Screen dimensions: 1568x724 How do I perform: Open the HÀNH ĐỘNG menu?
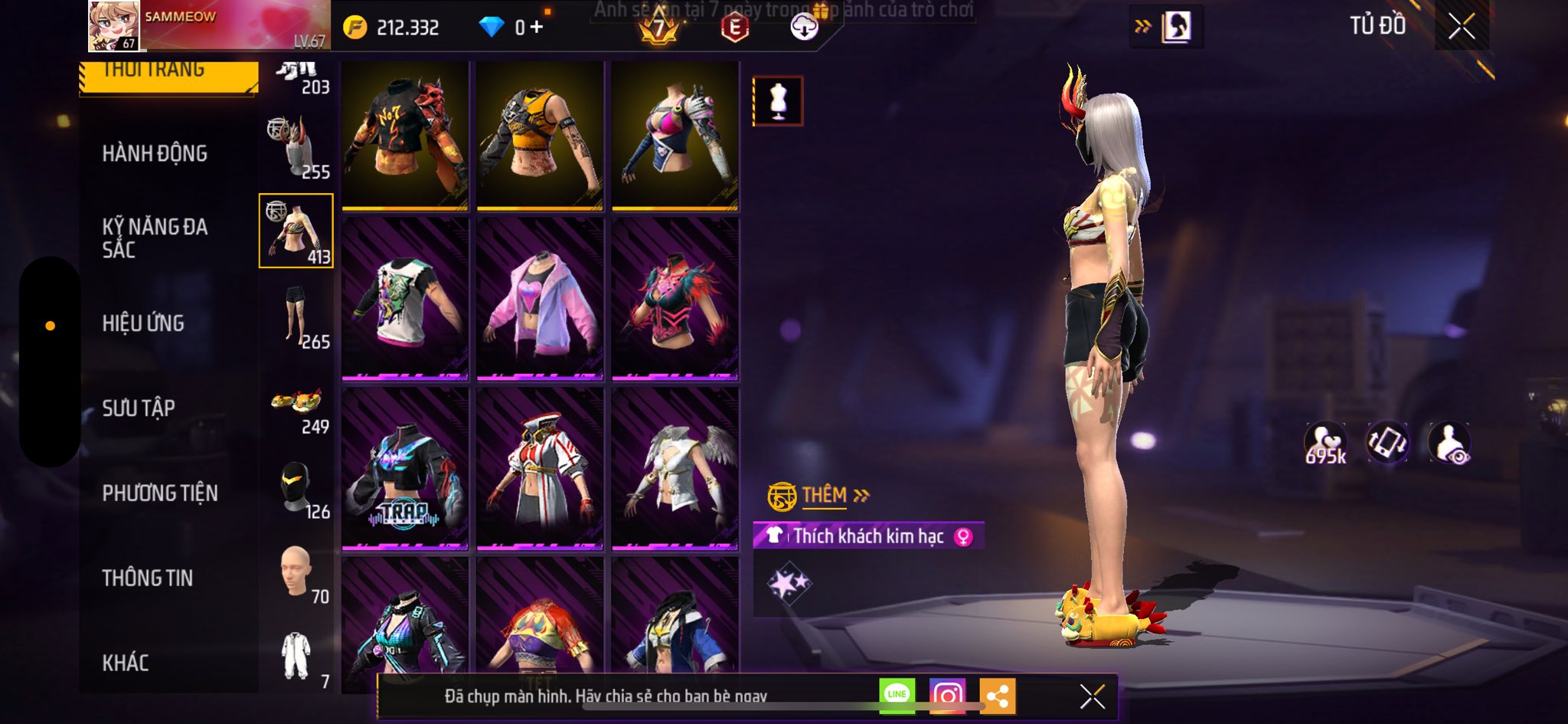pyautogui.click(x=155, y=153)
